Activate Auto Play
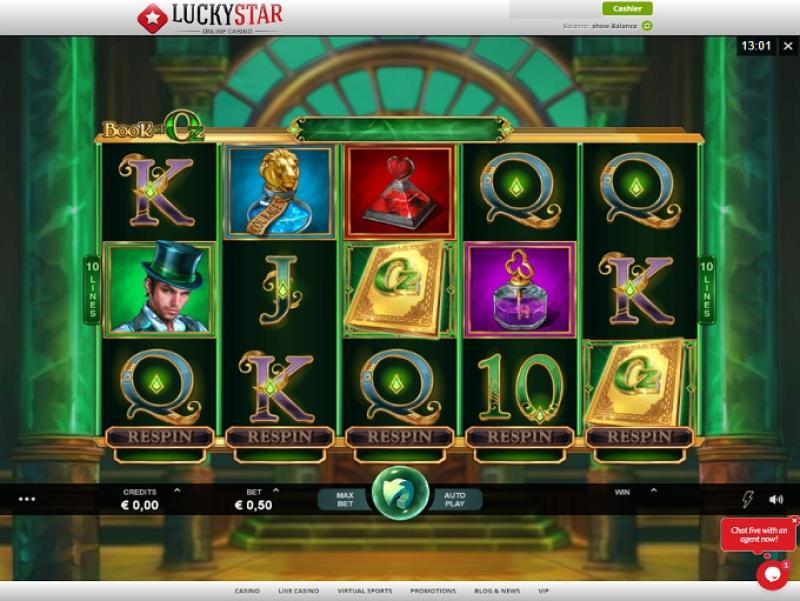 [x=455, y=497]
